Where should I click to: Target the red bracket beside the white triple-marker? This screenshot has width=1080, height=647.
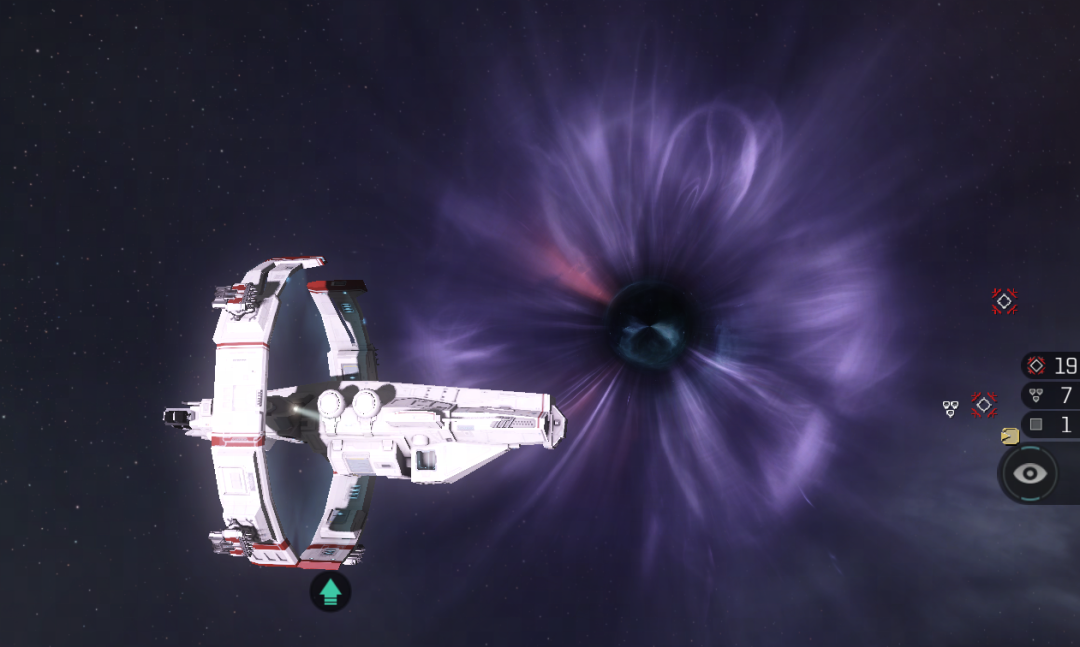984,405
